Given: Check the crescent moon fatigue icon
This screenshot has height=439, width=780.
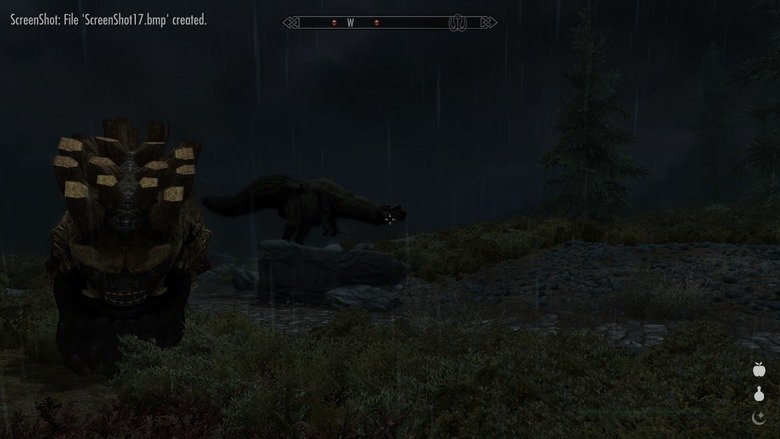Looking at the screenshot, I should (758, 416).
